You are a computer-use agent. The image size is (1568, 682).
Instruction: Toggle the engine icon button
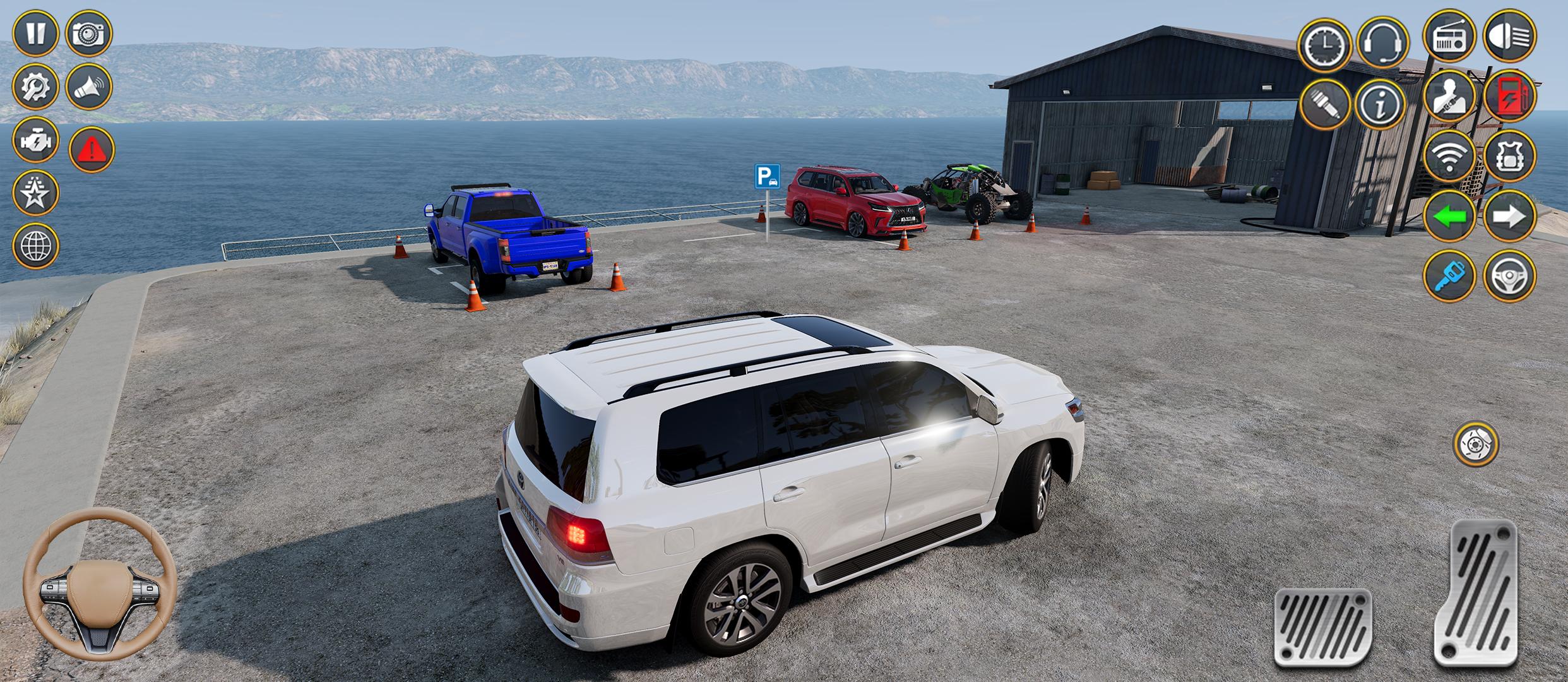(36, 140)
